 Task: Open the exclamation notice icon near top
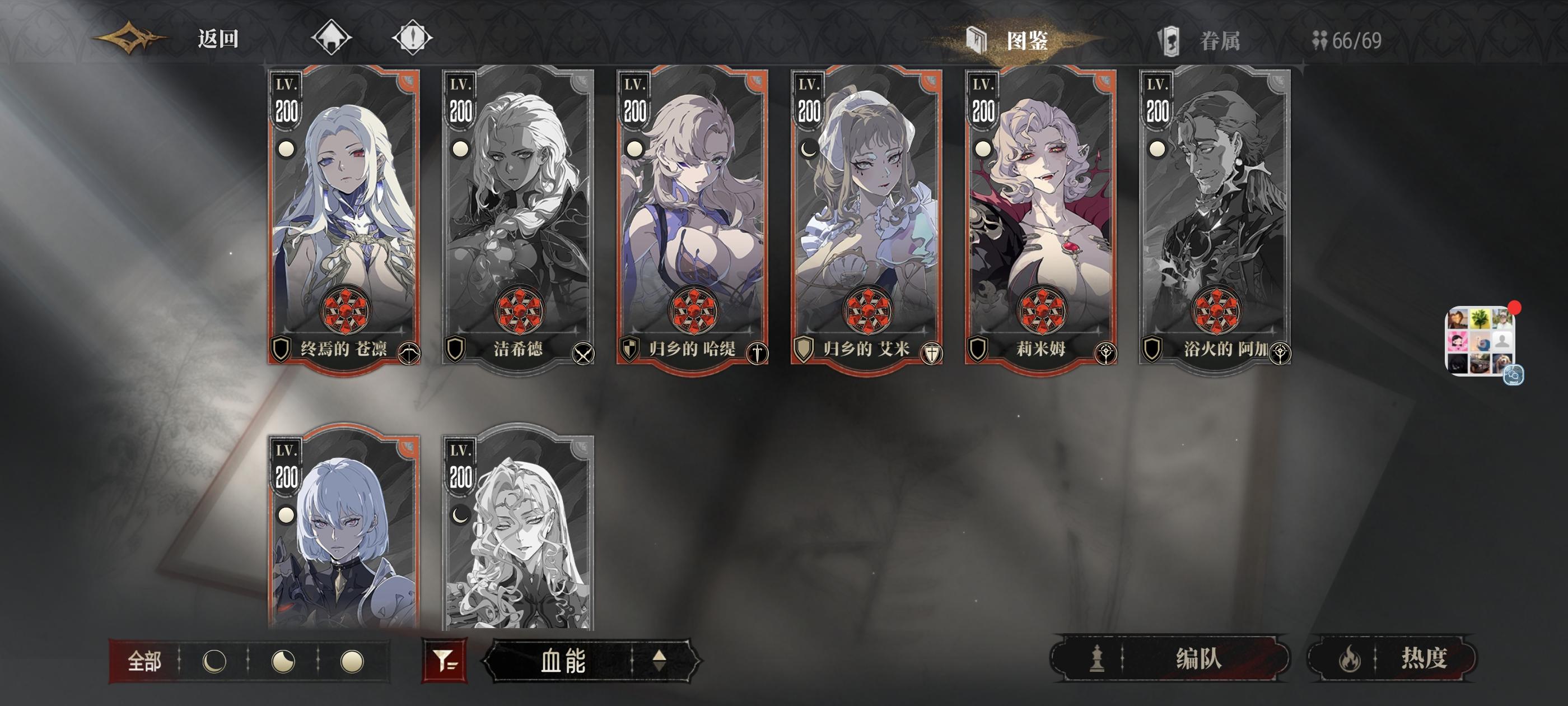coord(414,38)
